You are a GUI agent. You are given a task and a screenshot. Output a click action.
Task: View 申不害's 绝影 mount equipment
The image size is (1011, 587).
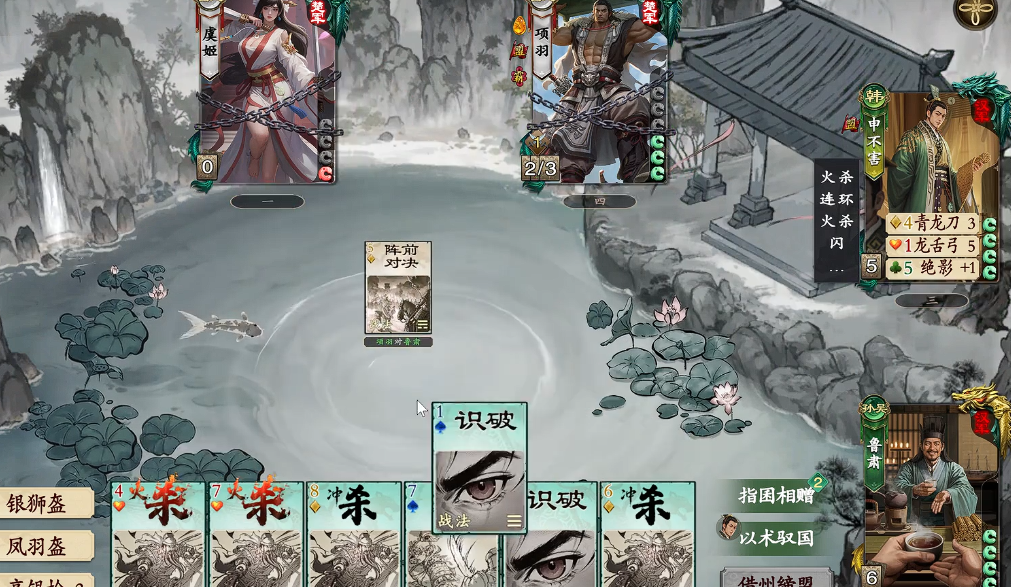[932, 267]
